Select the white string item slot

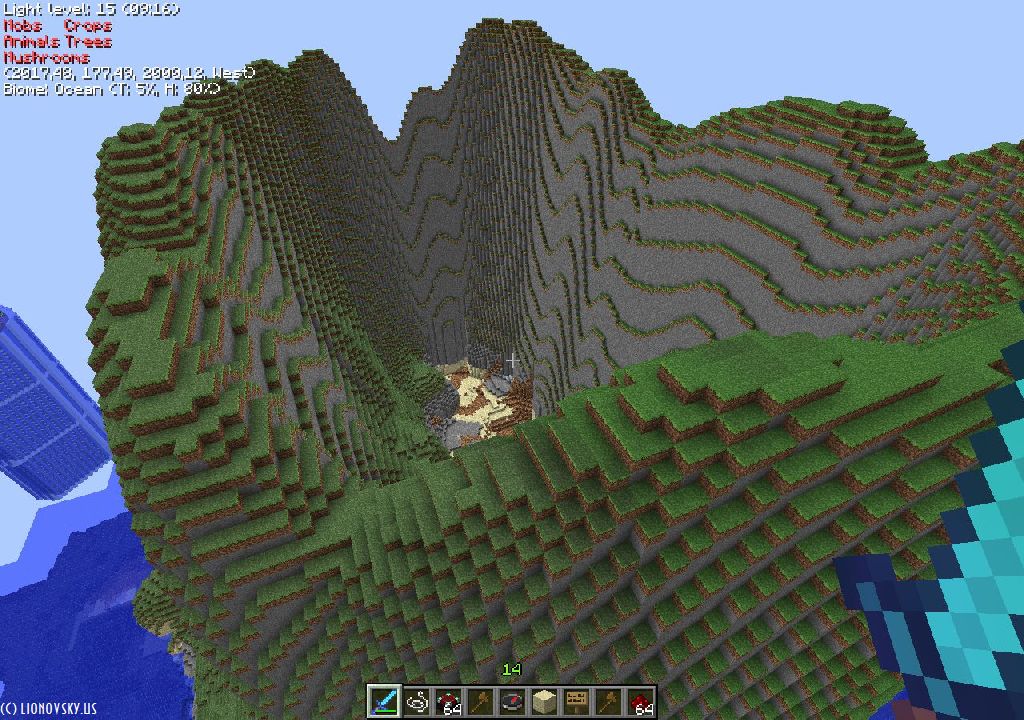416,701
